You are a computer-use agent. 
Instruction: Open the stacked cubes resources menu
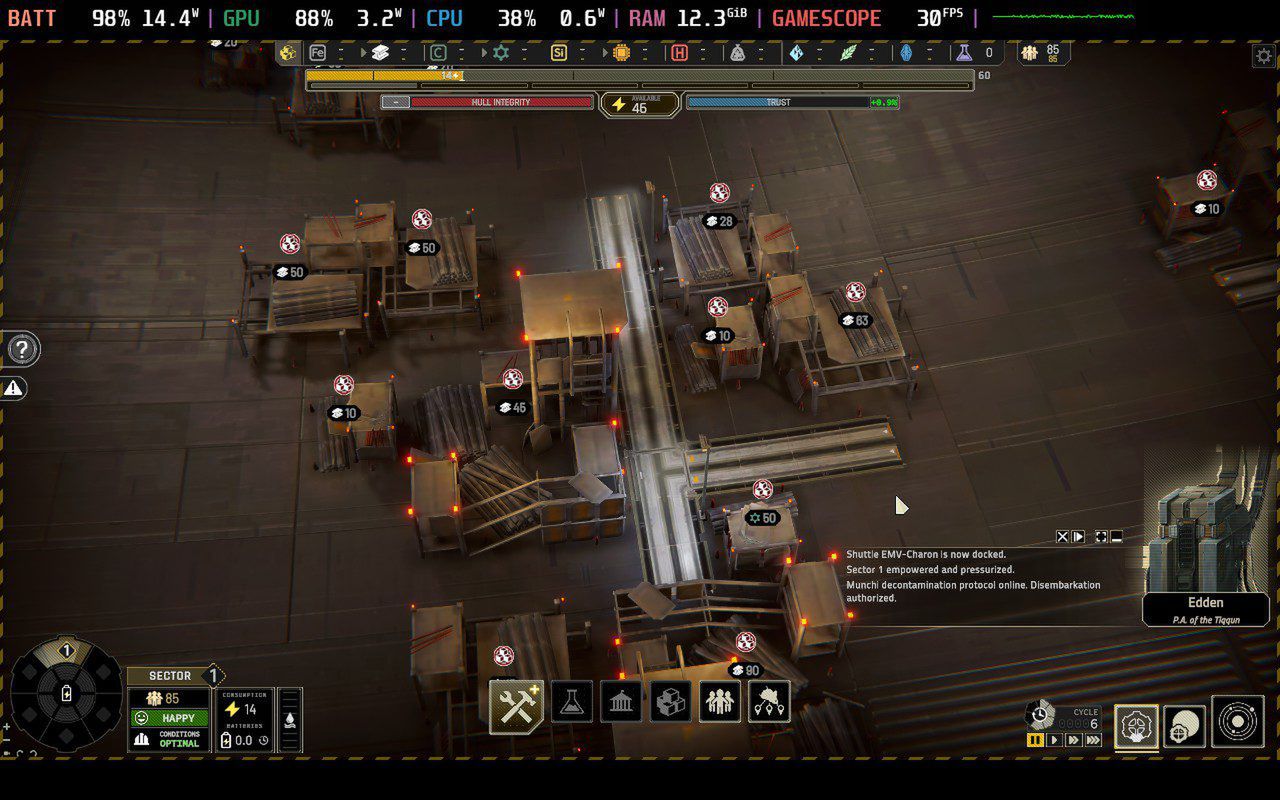[x=670, y=703]
